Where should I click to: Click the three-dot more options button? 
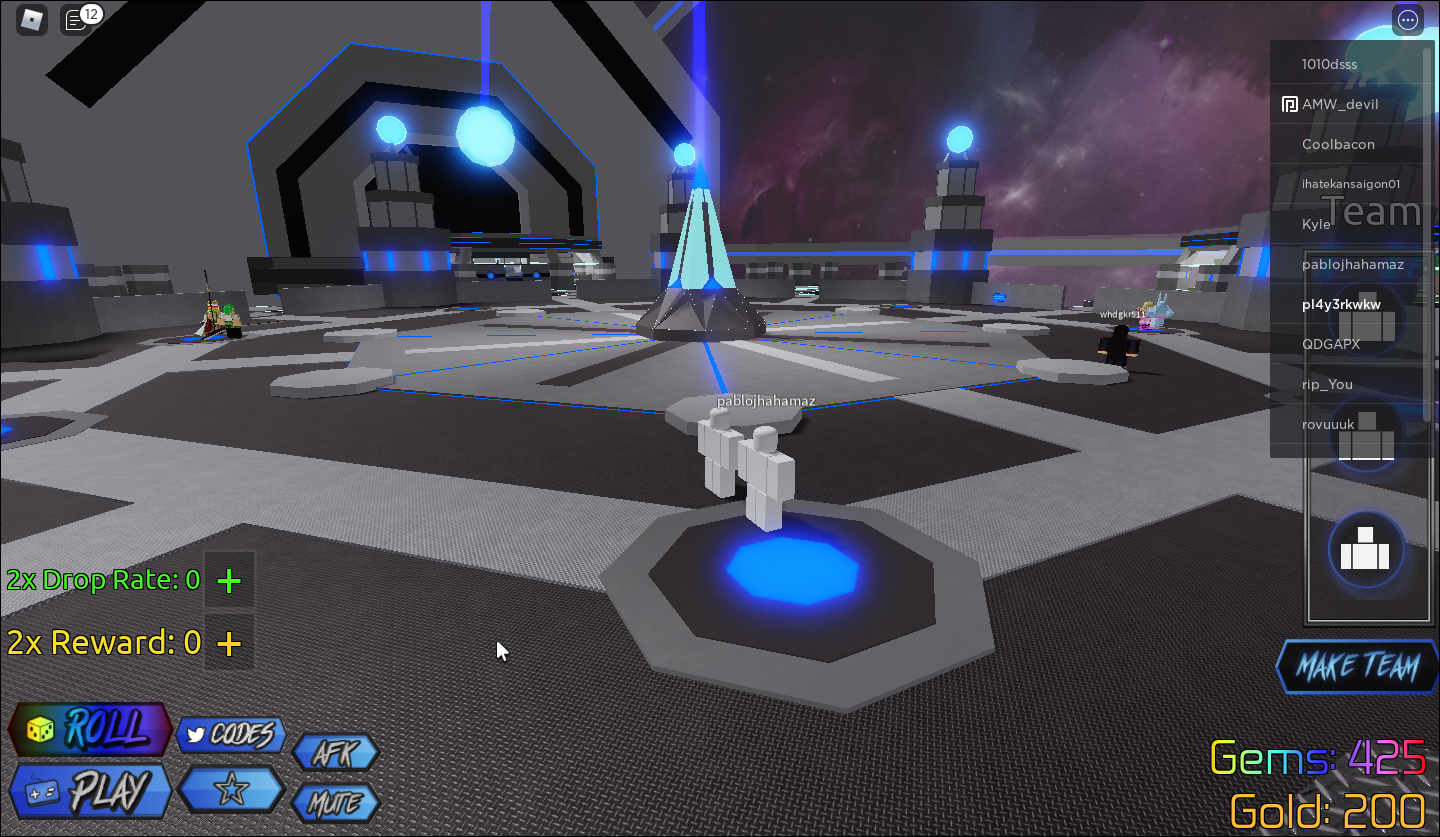1408,20
